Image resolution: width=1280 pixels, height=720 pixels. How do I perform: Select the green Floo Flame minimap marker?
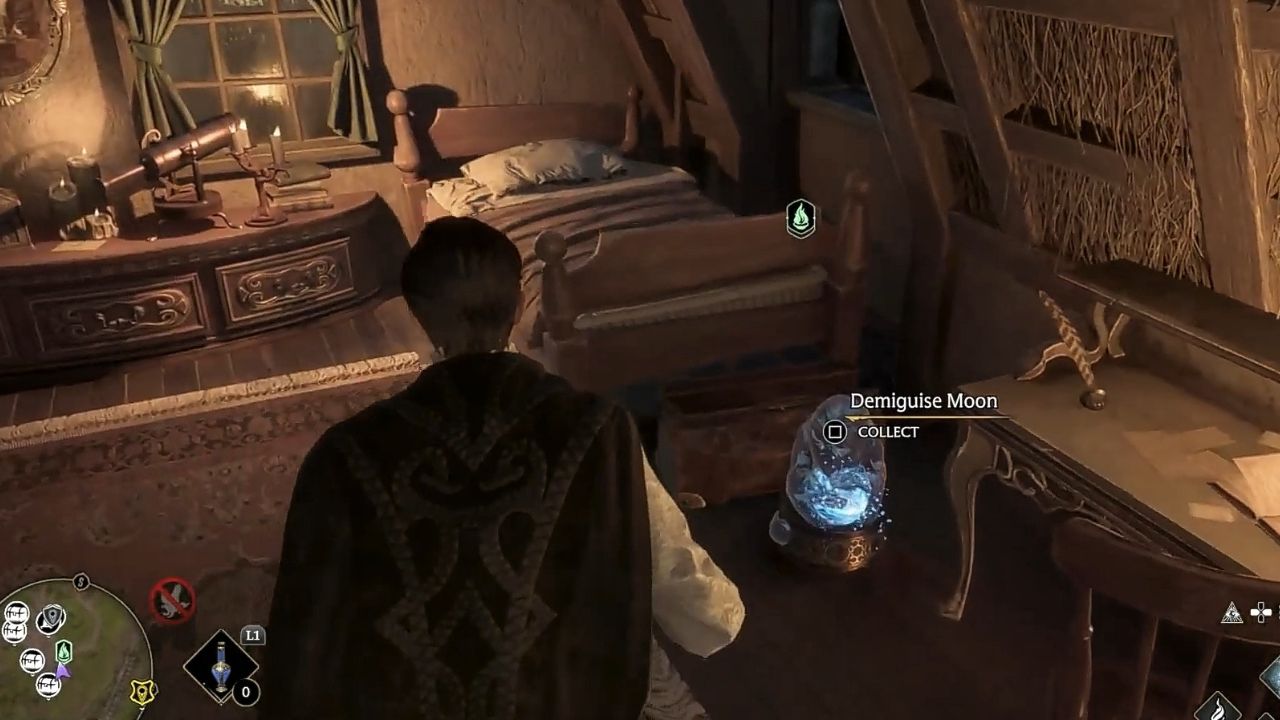pos(64,651)
